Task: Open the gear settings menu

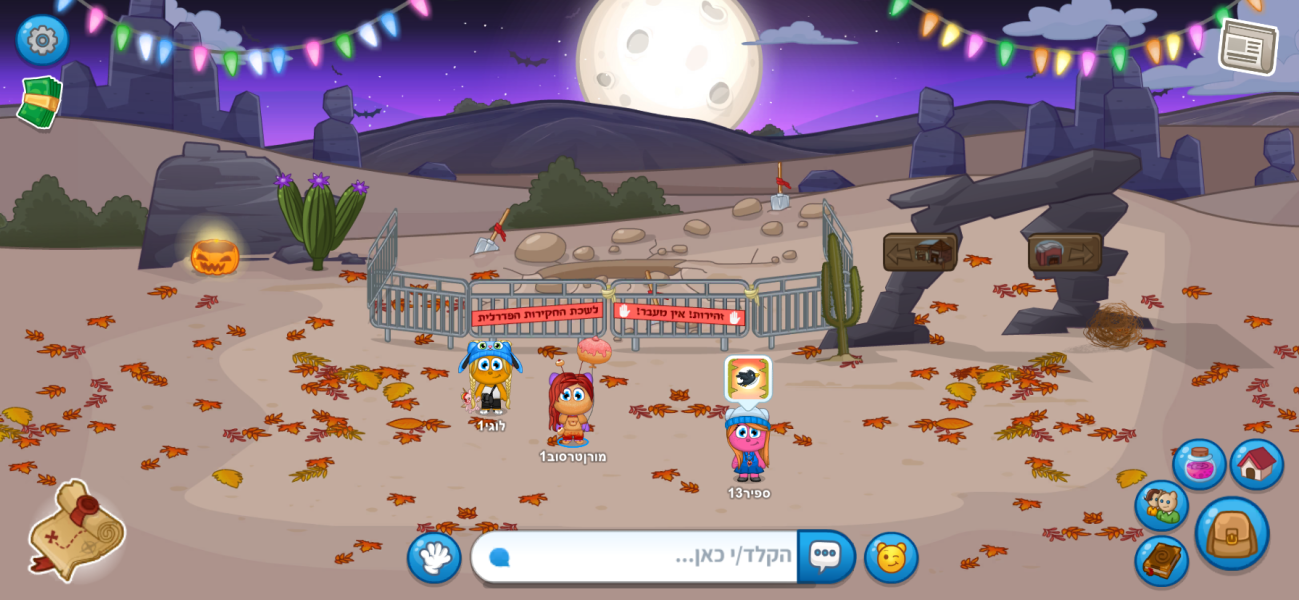Action: tap(42, 40)
